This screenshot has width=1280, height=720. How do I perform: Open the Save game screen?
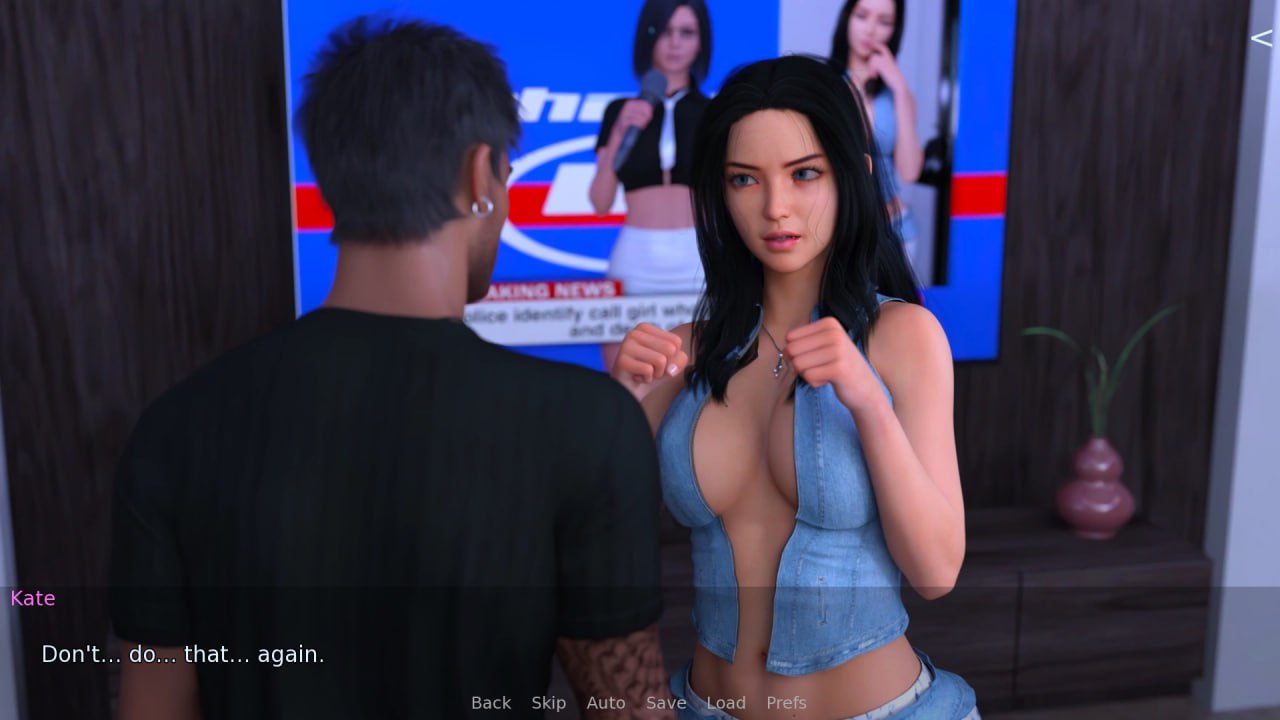665,703
